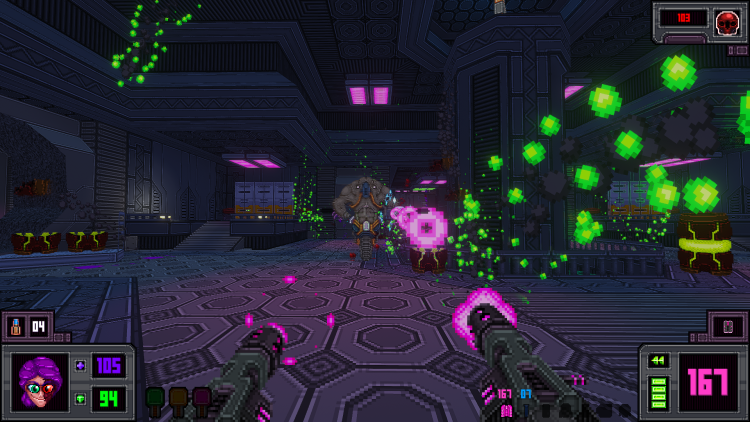This screenshot has width=750, height=422.
Task: Click the purple-haired character portrait
Action: click(x=39, y=382)
